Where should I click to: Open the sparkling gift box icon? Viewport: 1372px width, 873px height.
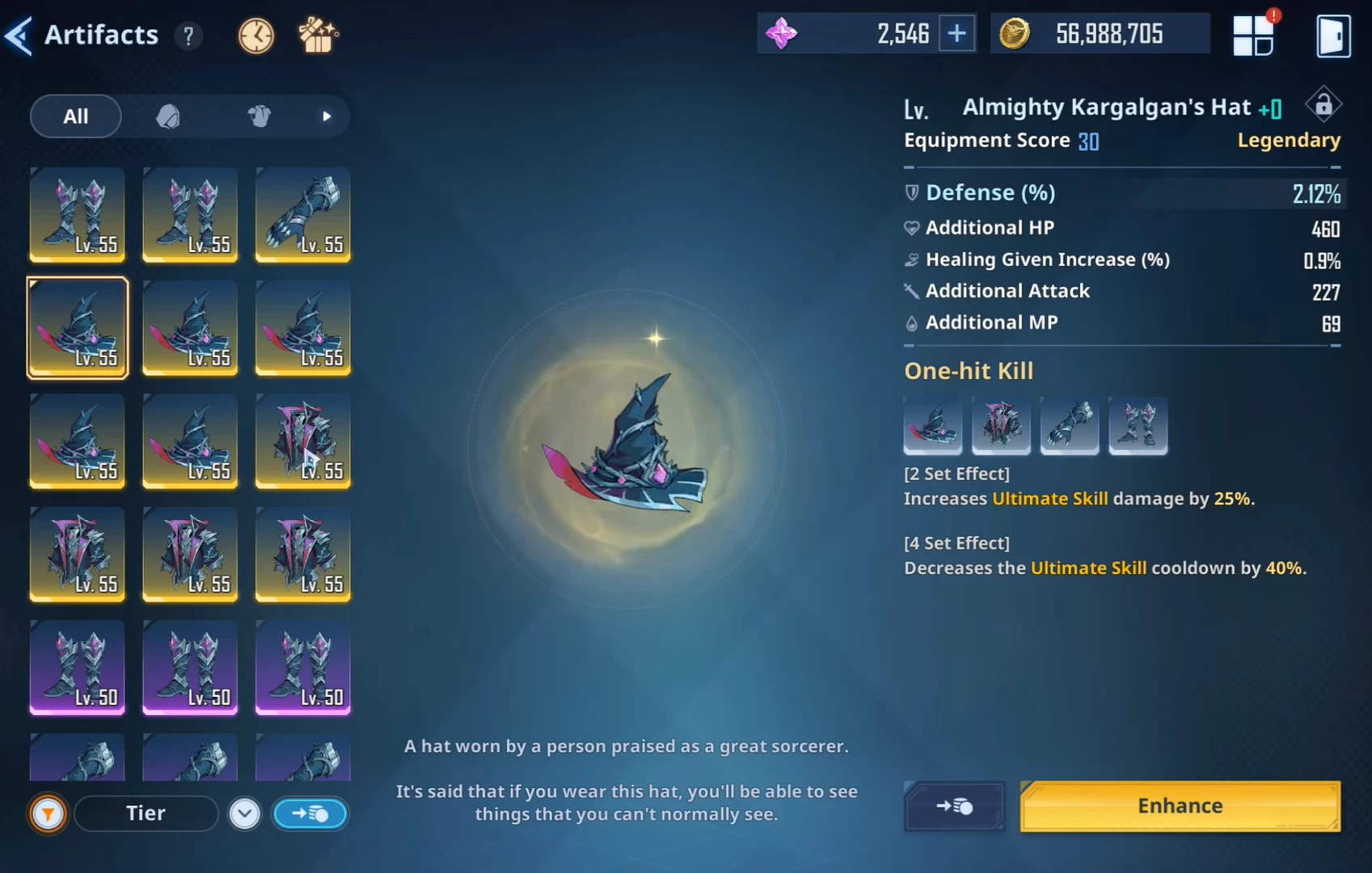pyautogui.click(x=318, y=36)
